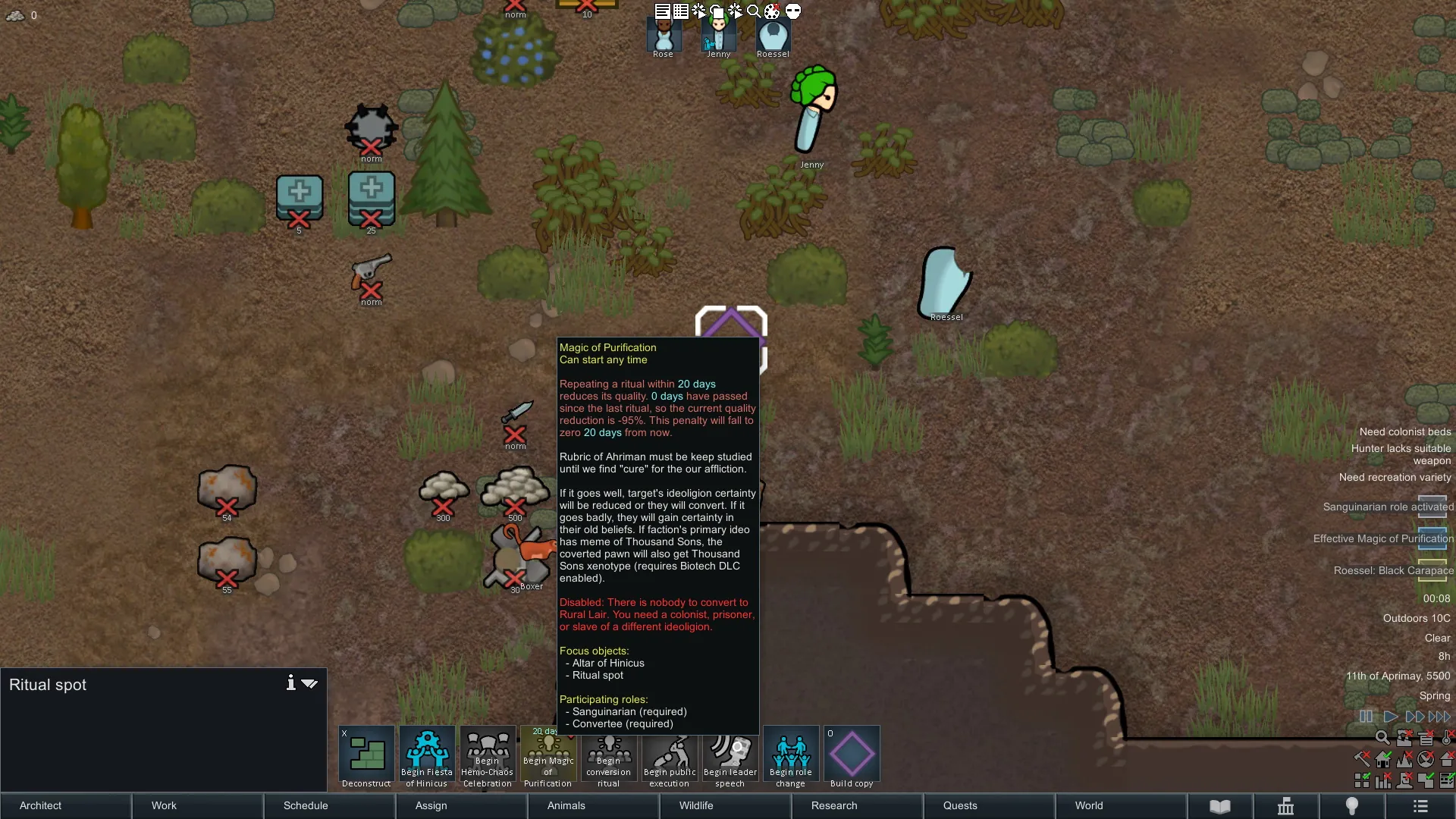Select colonist Rose's portrait
This screenshot has height=819, width=1456.
click(x=664, y=36)
